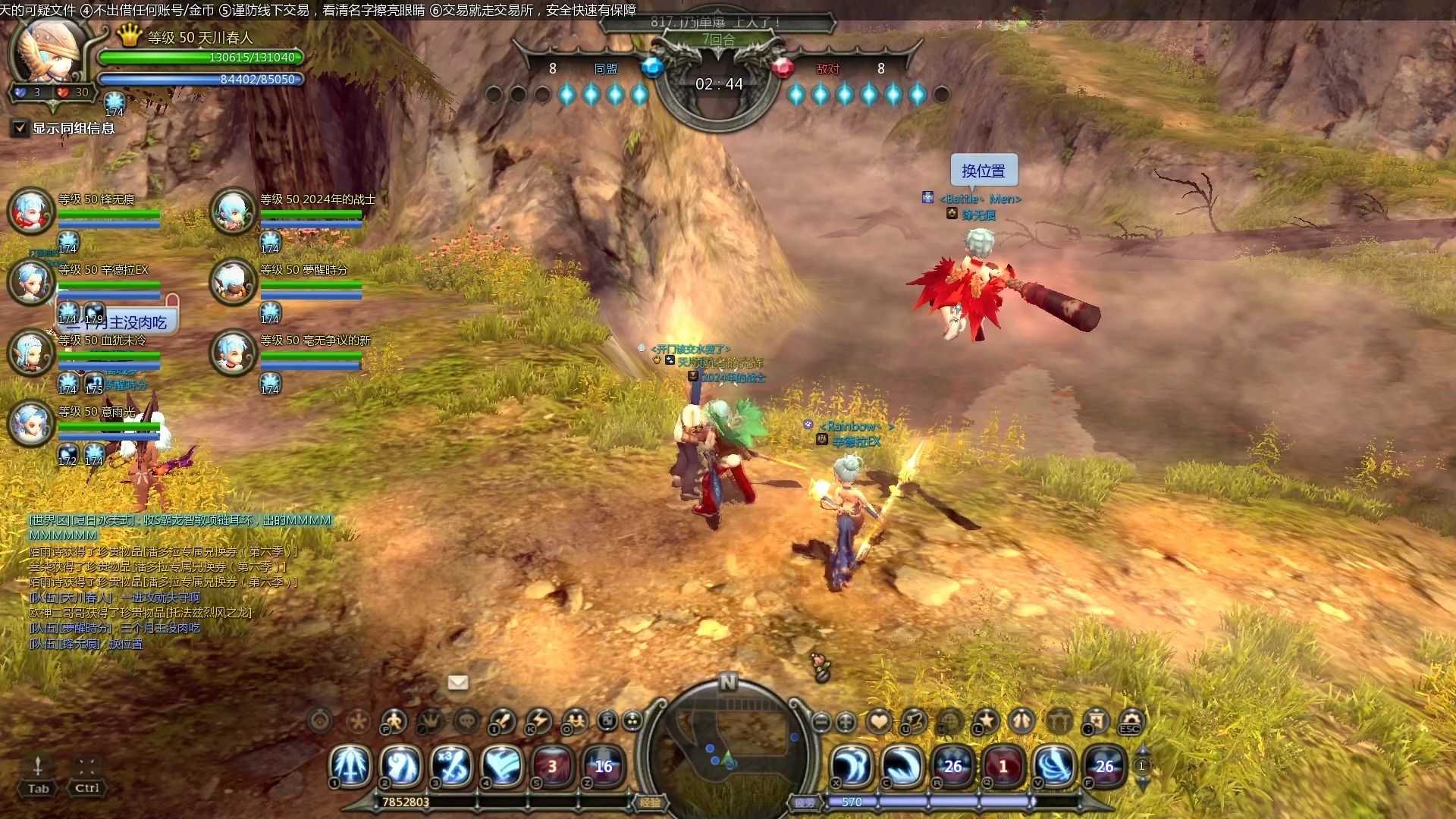Open the system settings gear icon
The height and width of the screenshot is (819, 1456).
1130,720
